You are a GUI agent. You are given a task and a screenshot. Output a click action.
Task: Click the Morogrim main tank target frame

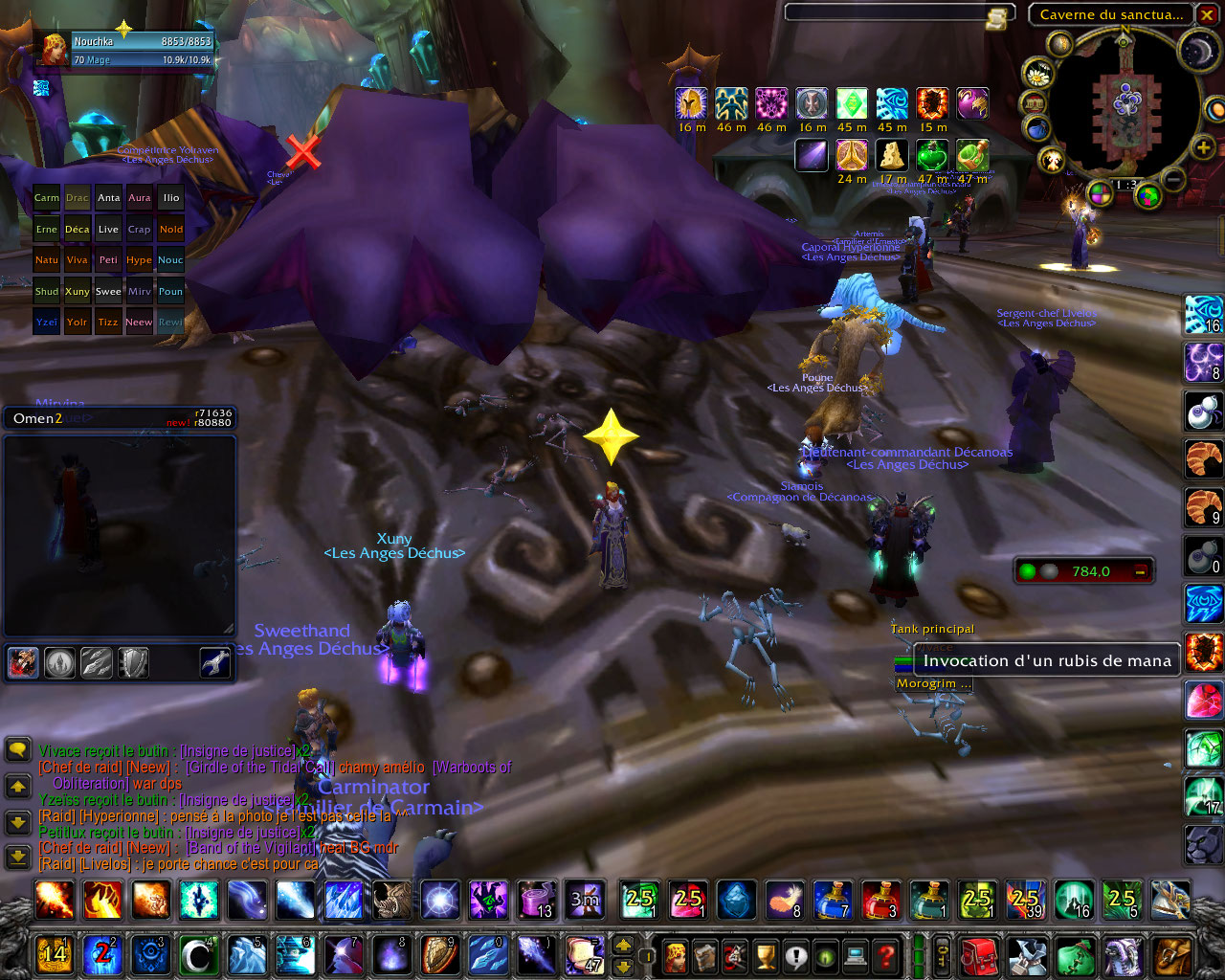point(933,683)
